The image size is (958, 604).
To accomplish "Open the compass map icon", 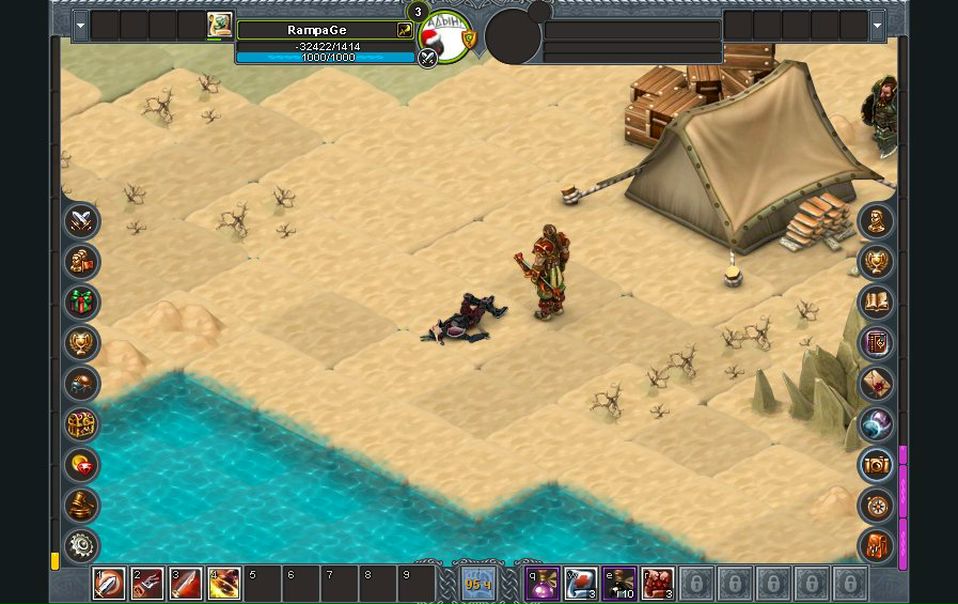I will 876,506.
